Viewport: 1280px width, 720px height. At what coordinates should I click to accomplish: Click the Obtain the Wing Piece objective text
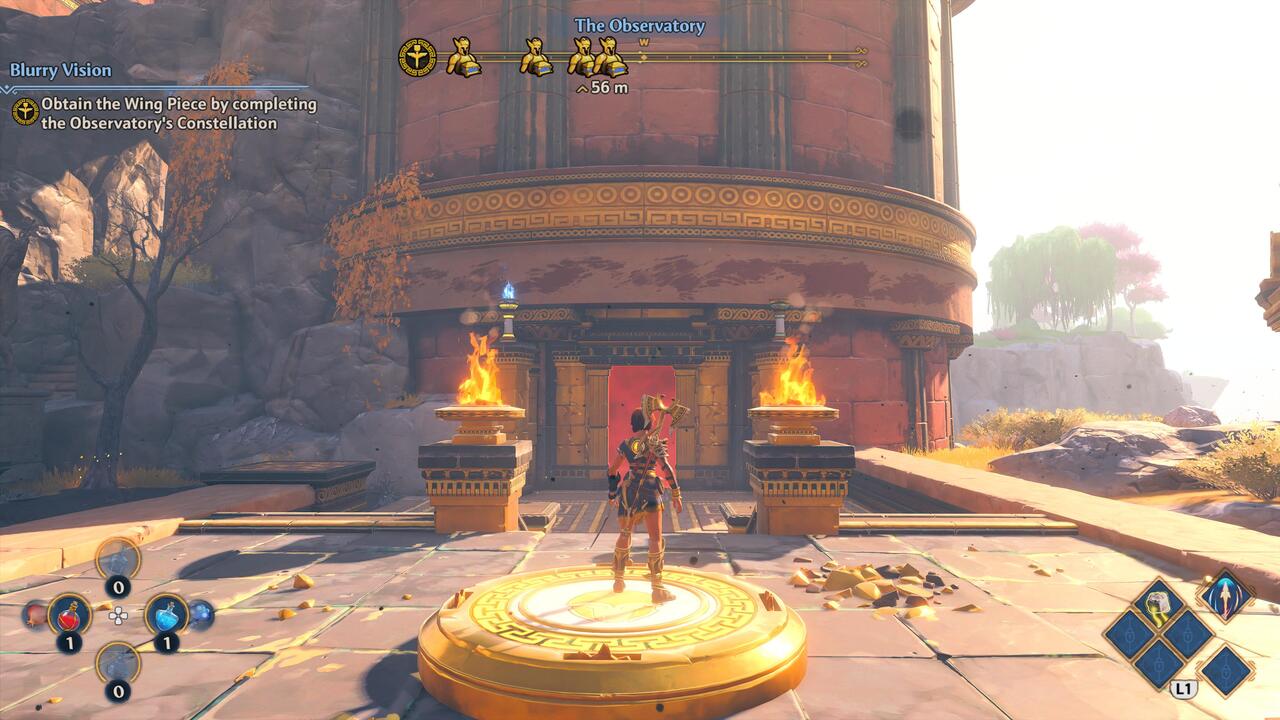(178, 112)
